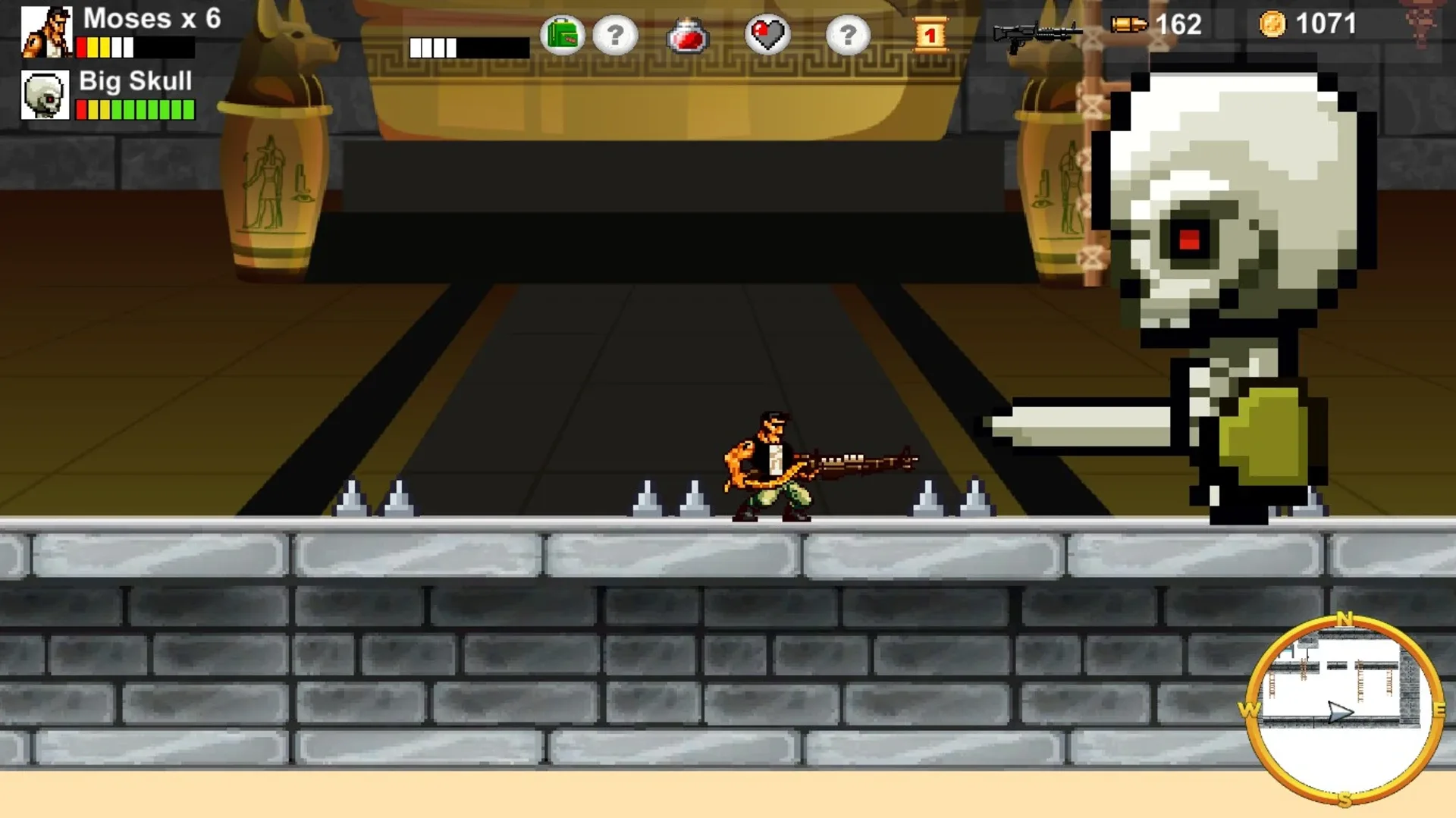Click the first question mark item slot
The width and height of the screenshot is (1456, 818).
click(x=616, y=33)
